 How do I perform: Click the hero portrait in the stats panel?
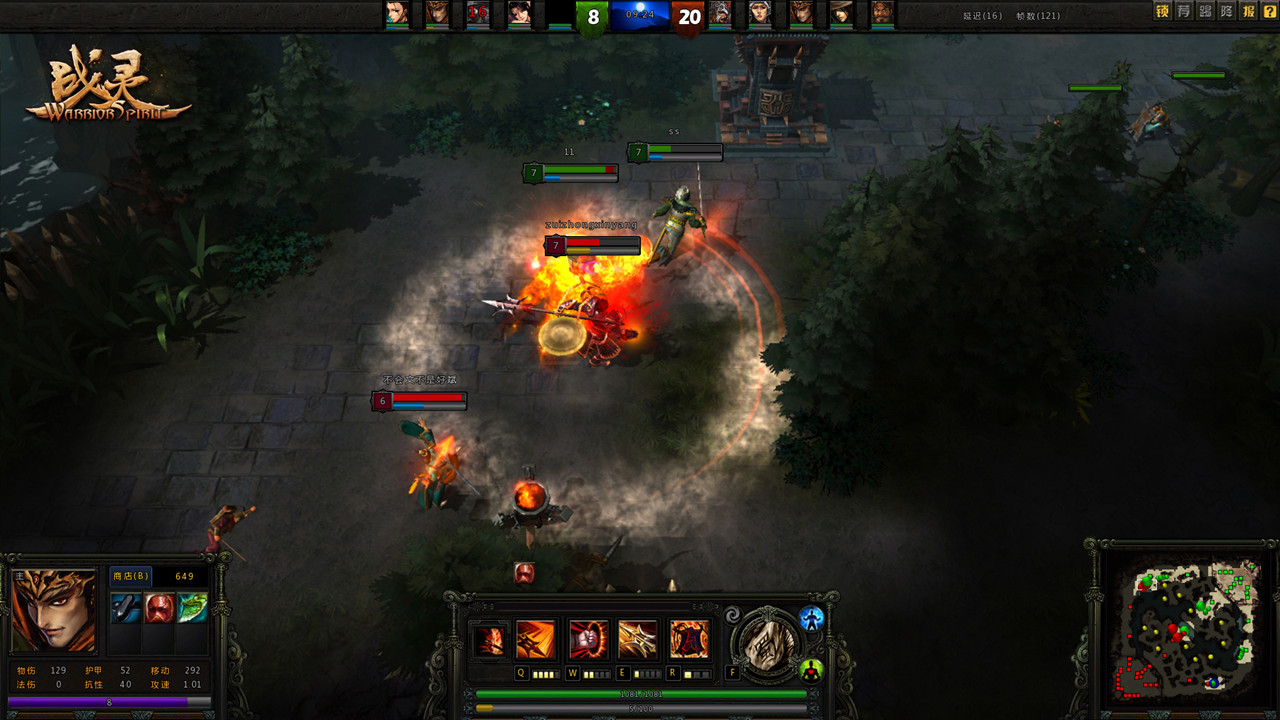tap(54, 611)
